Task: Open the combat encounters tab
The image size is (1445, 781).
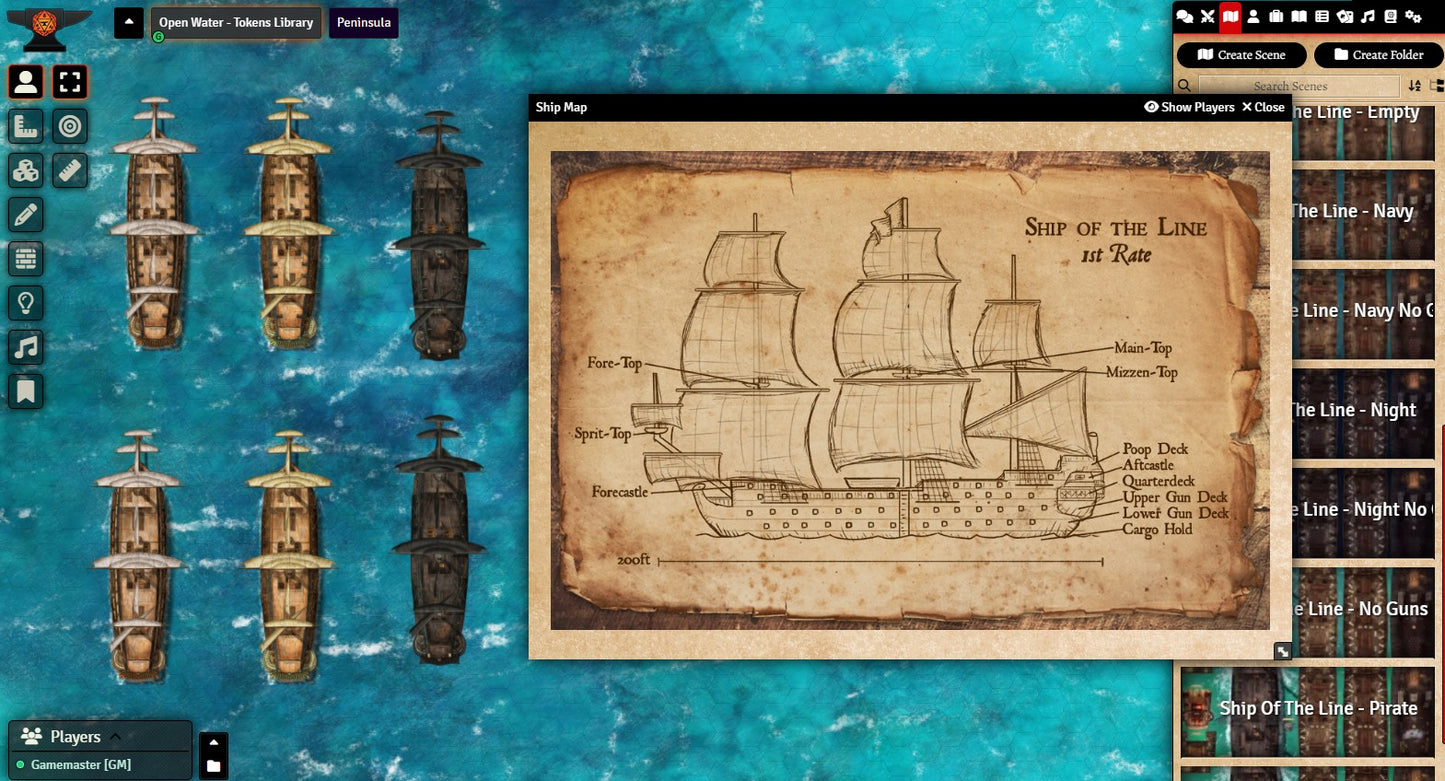Action: (1207, 16)
